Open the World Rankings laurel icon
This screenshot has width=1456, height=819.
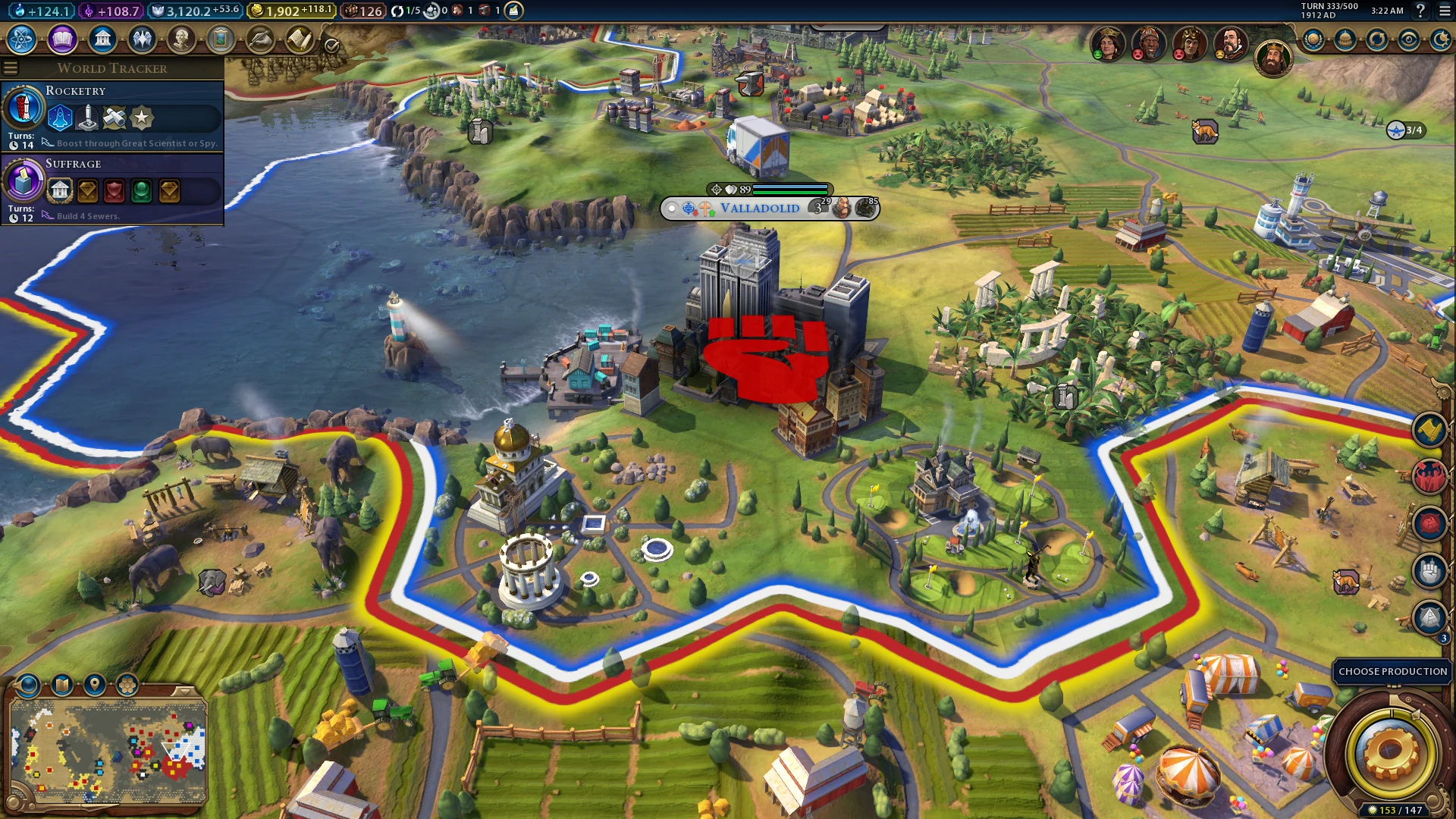1313,39
